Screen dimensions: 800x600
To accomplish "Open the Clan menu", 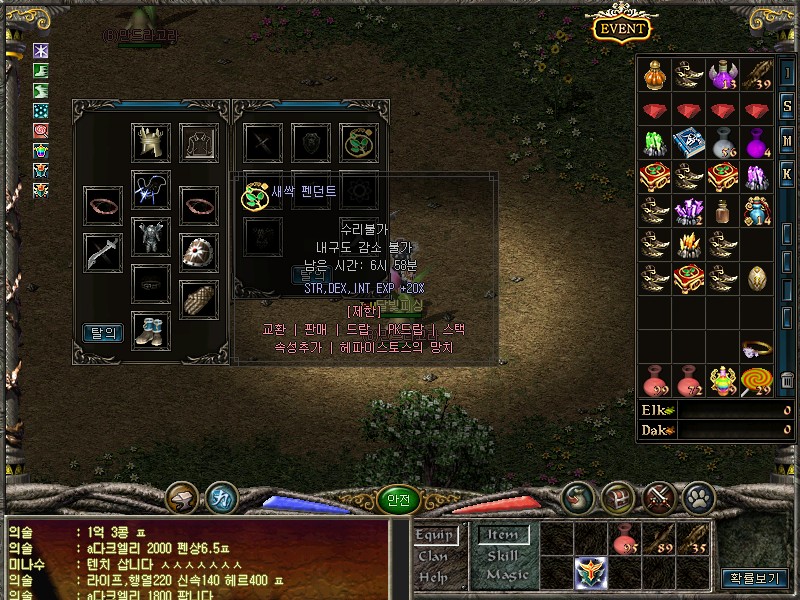I will 433,556.
